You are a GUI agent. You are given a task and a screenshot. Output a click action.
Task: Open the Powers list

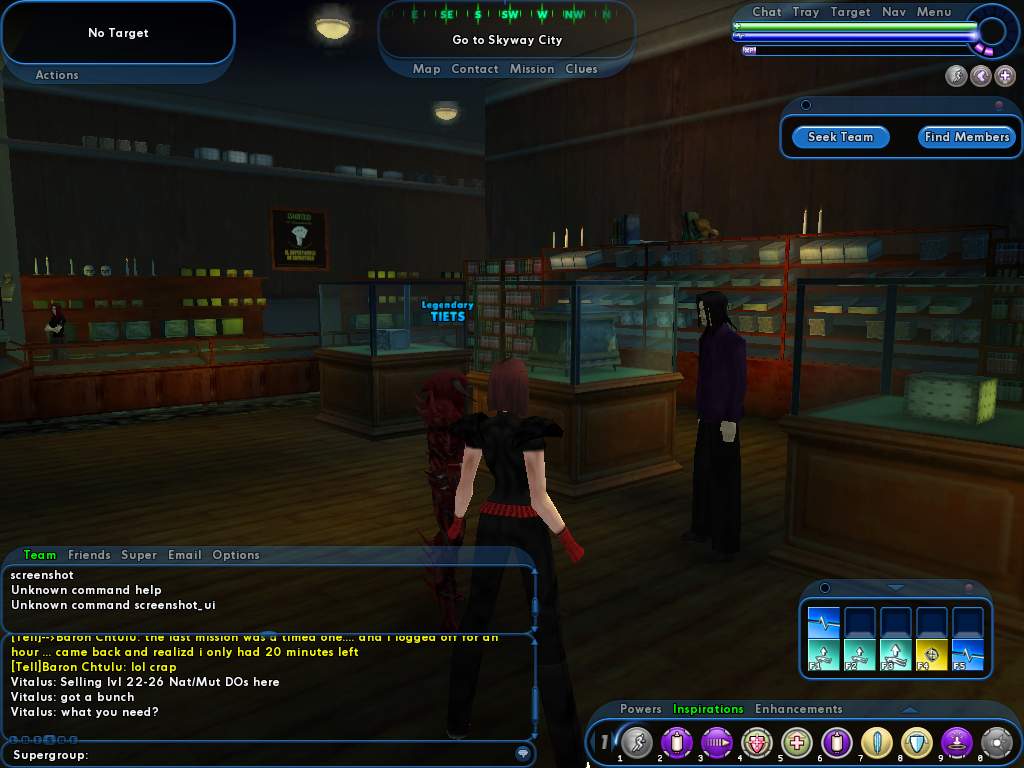coord(641,709)
